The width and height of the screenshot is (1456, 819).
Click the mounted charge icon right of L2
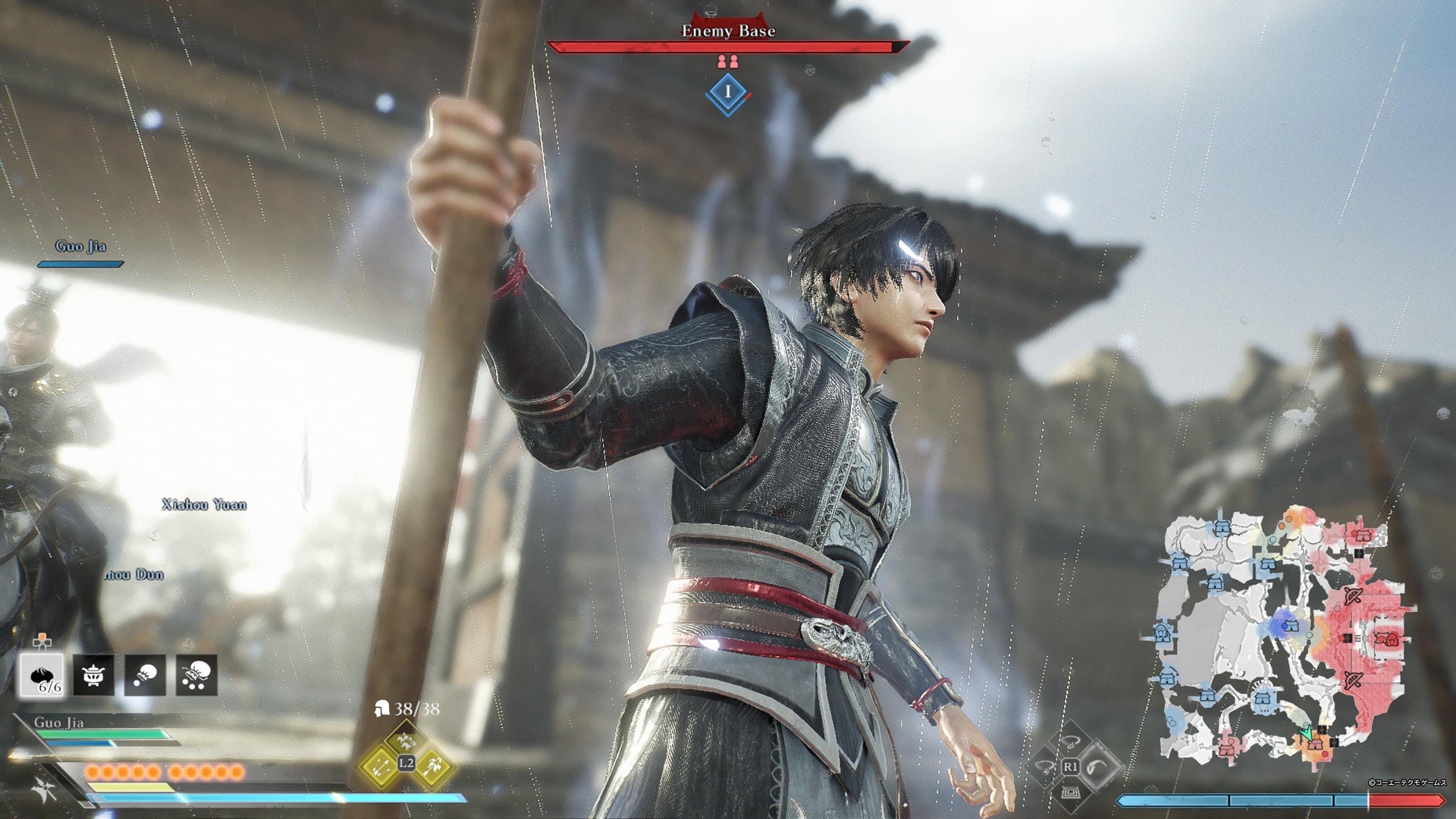434,767
